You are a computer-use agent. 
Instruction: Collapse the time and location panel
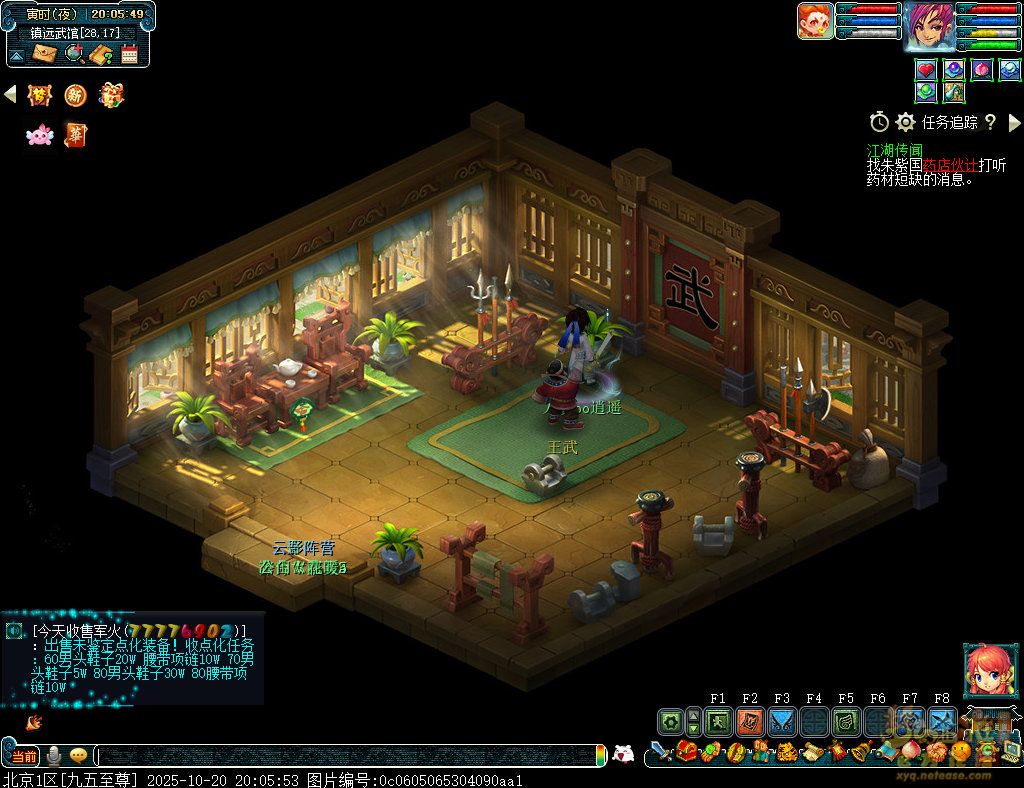[17, 53]
